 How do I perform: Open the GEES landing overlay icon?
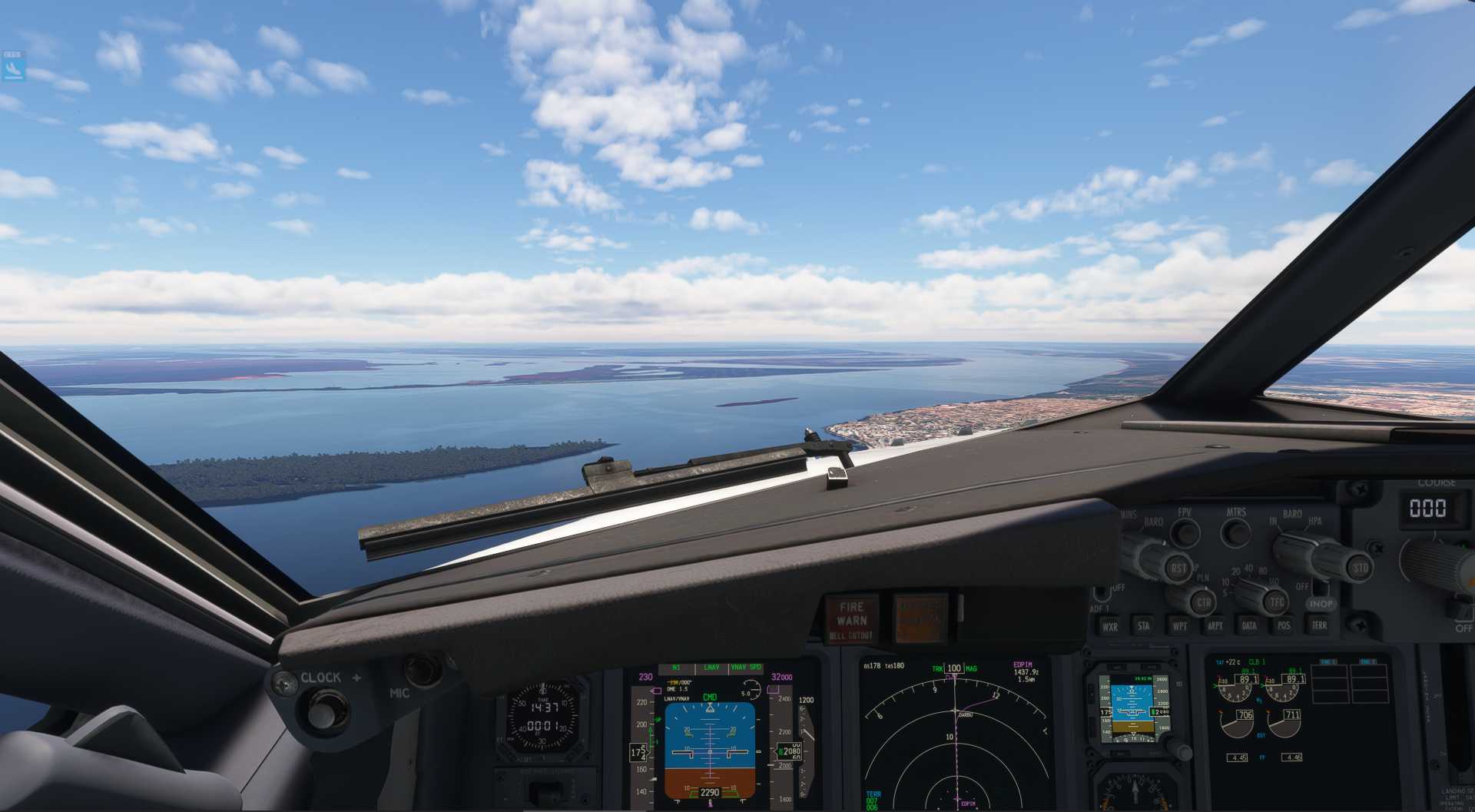coord(13,66)
